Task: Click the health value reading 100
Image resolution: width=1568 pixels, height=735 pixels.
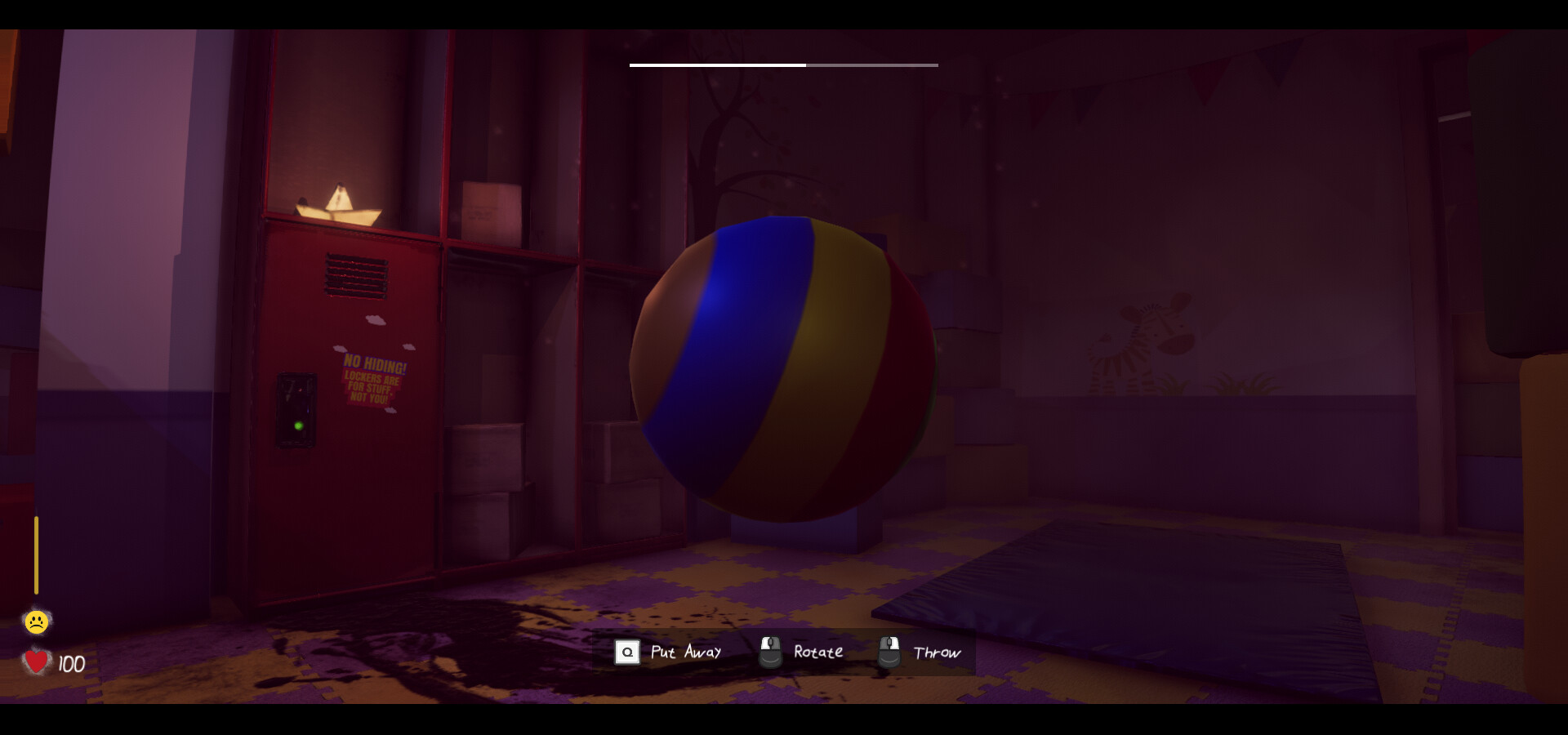Action: point(70,663)
